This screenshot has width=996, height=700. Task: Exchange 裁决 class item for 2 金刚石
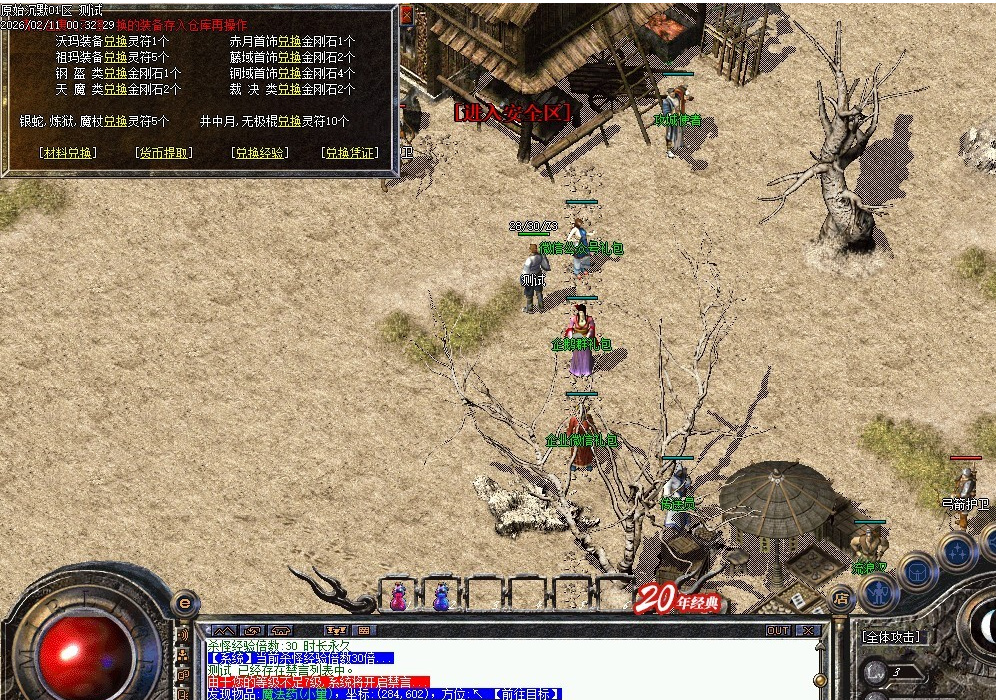click(289, 90)
